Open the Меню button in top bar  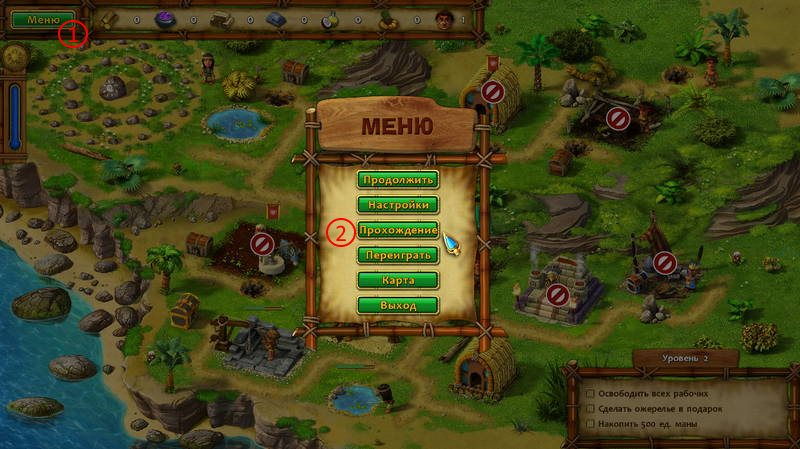(x=43, y=19)
